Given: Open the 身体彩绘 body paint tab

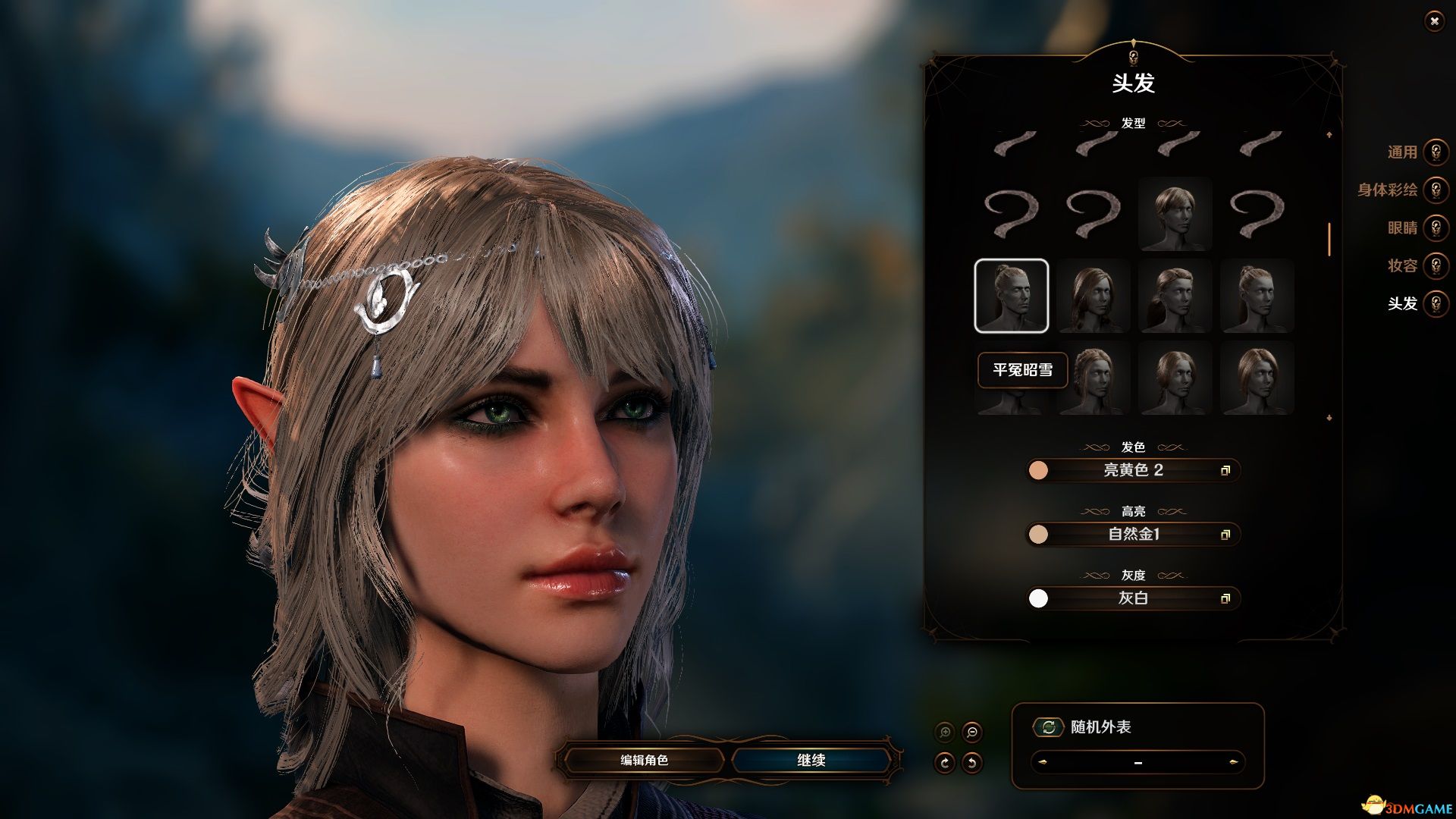Looking at the screenshot, I should click(1436, 190).
